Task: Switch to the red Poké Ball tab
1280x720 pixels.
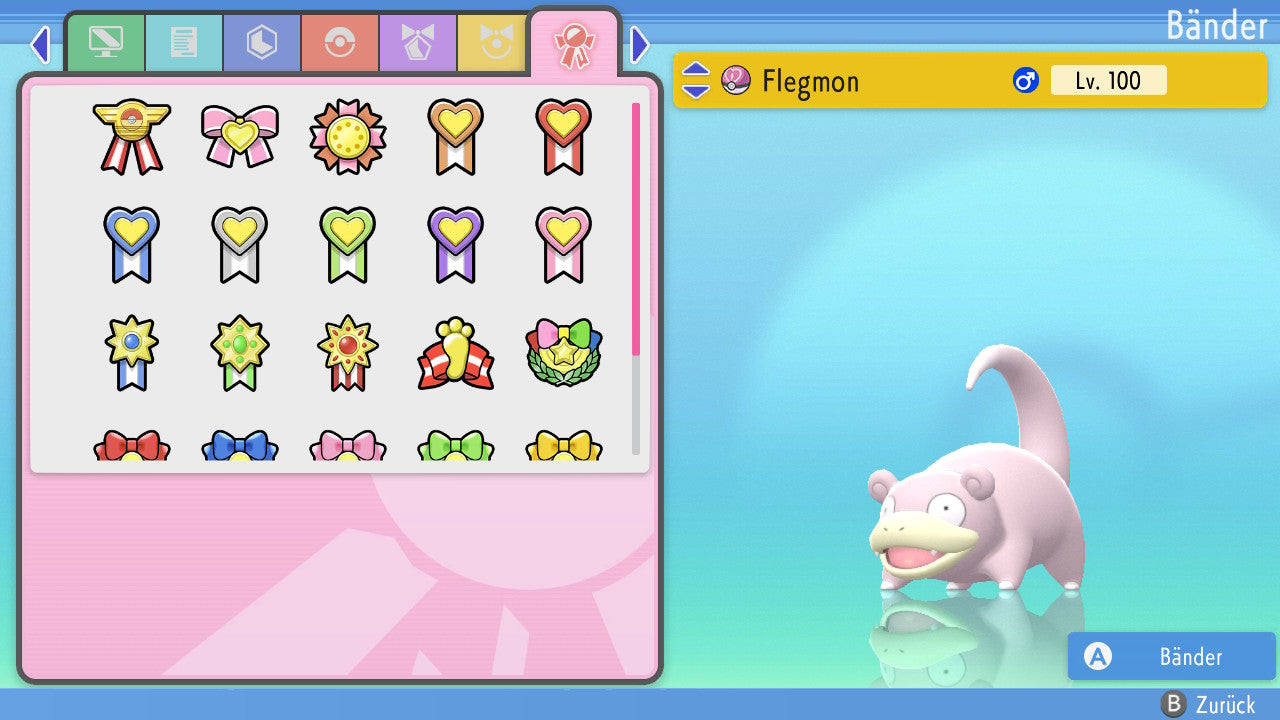Action: point(340,43)
